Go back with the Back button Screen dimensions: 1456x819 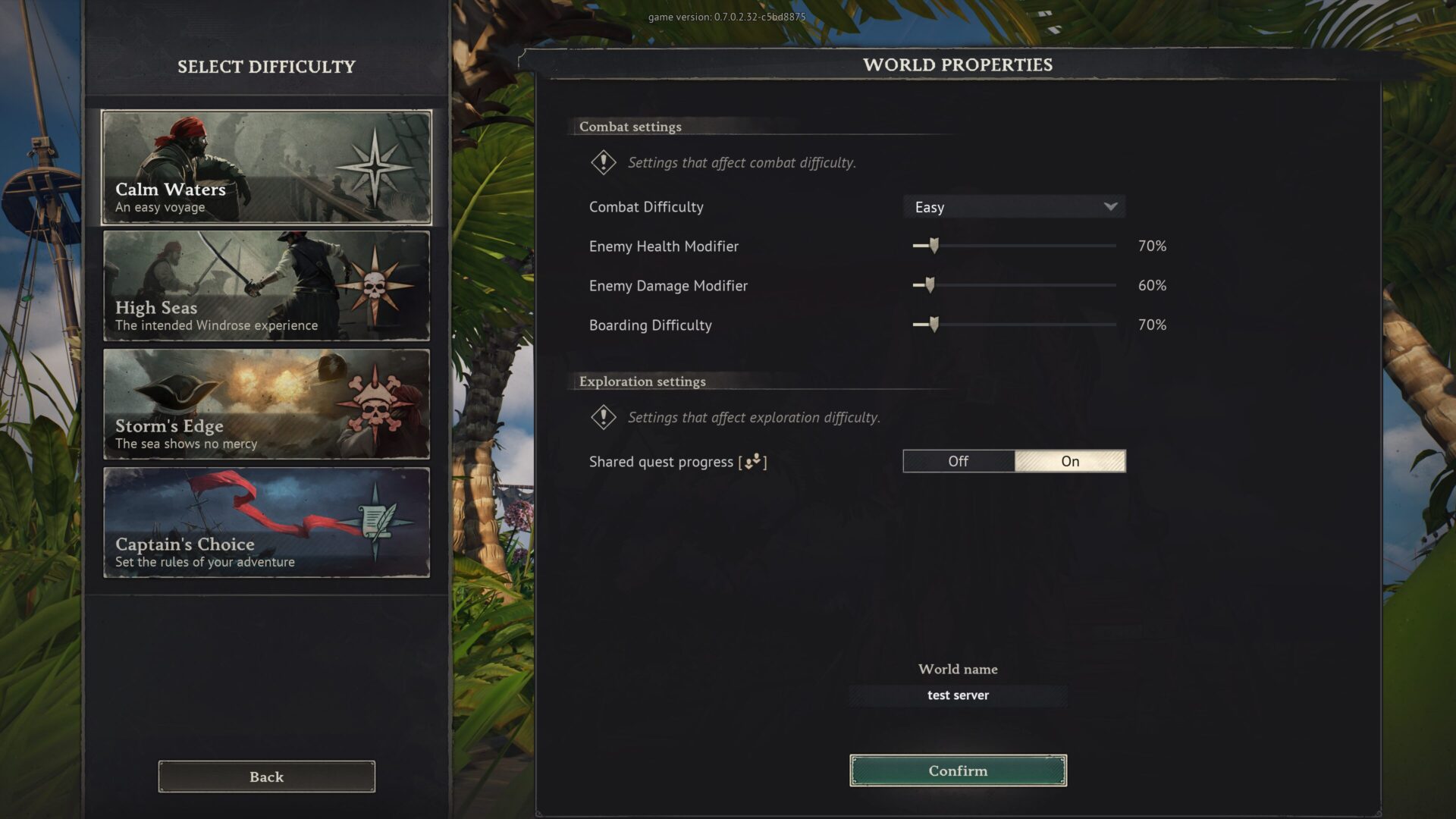[266, 777]
